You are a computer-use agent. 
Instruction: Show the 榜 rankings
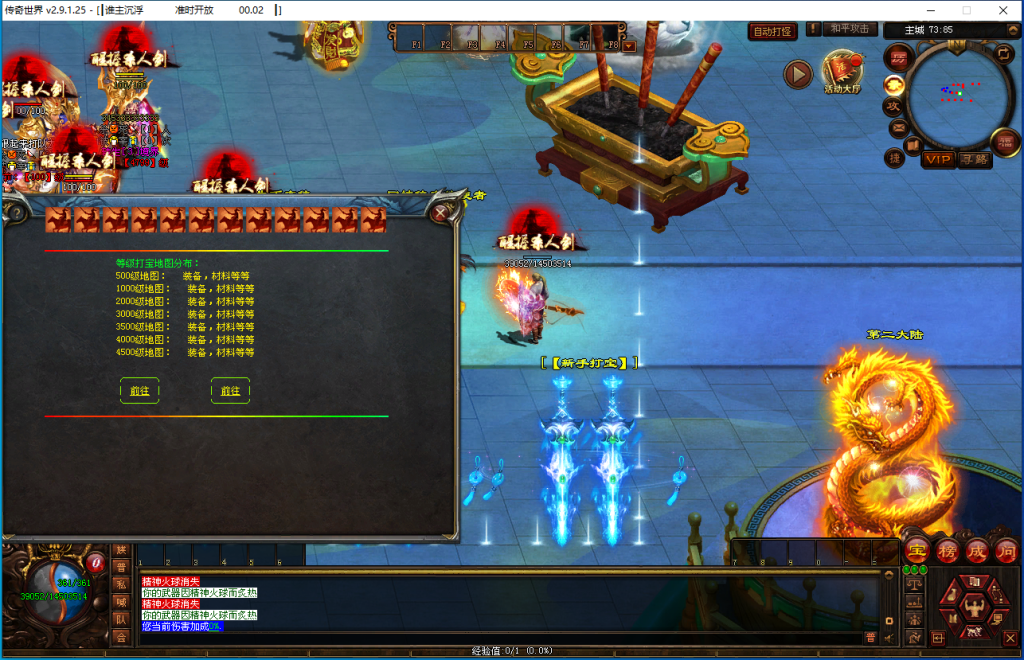point(947,550)
